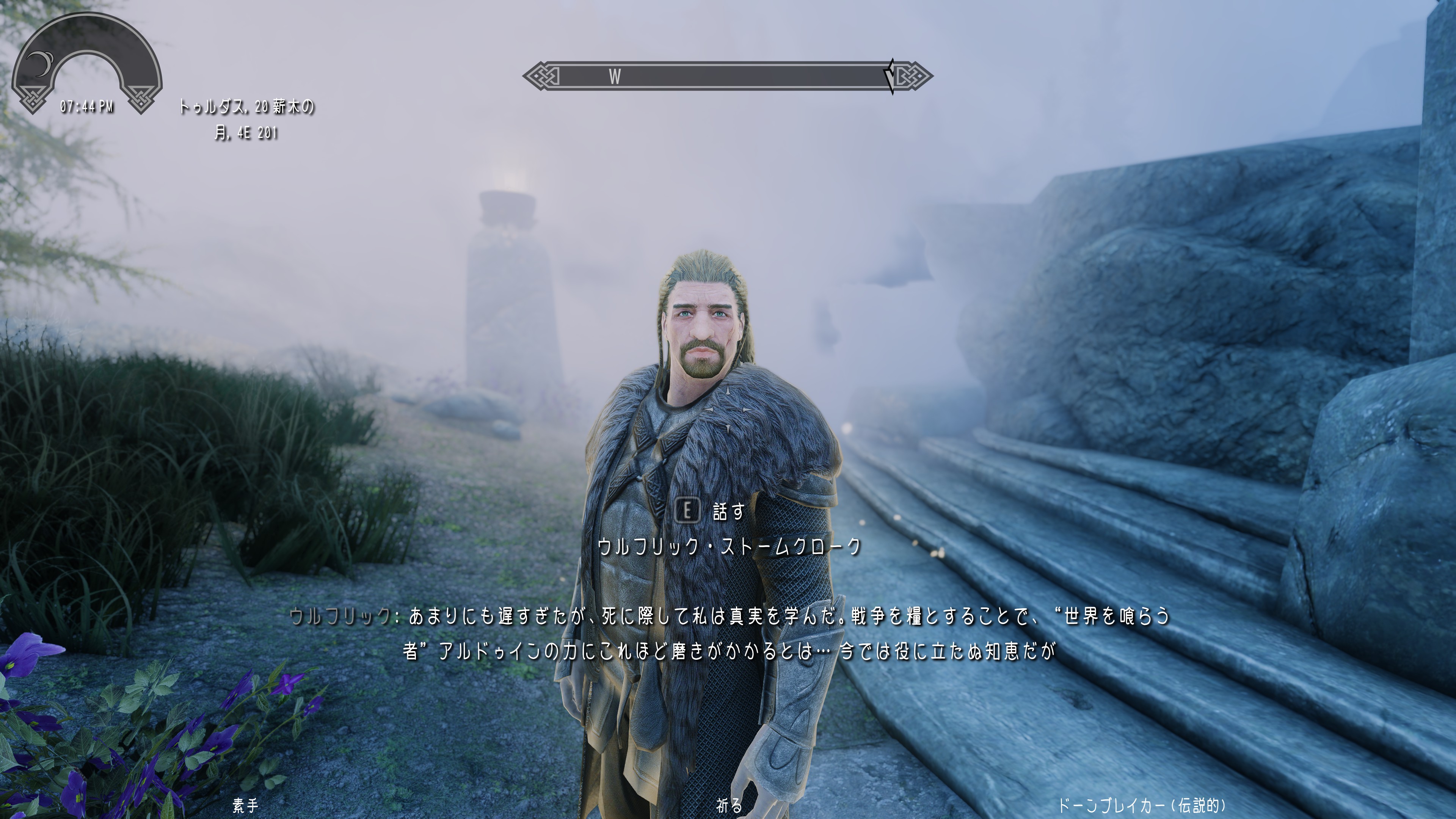Click the 素手 left-hand equipment label

coord(245,805)
